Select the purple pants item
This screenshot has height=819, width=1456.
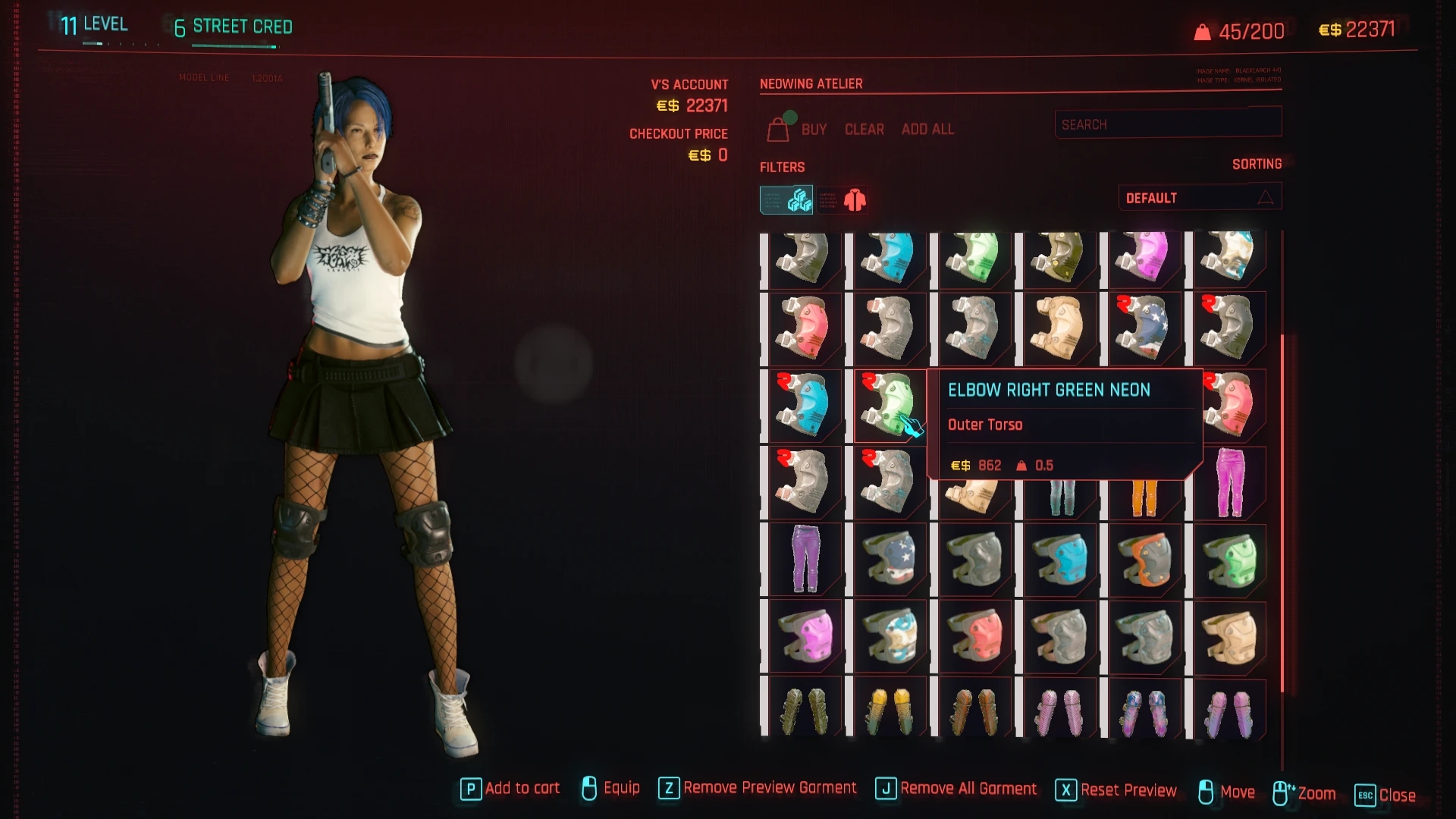804,559
